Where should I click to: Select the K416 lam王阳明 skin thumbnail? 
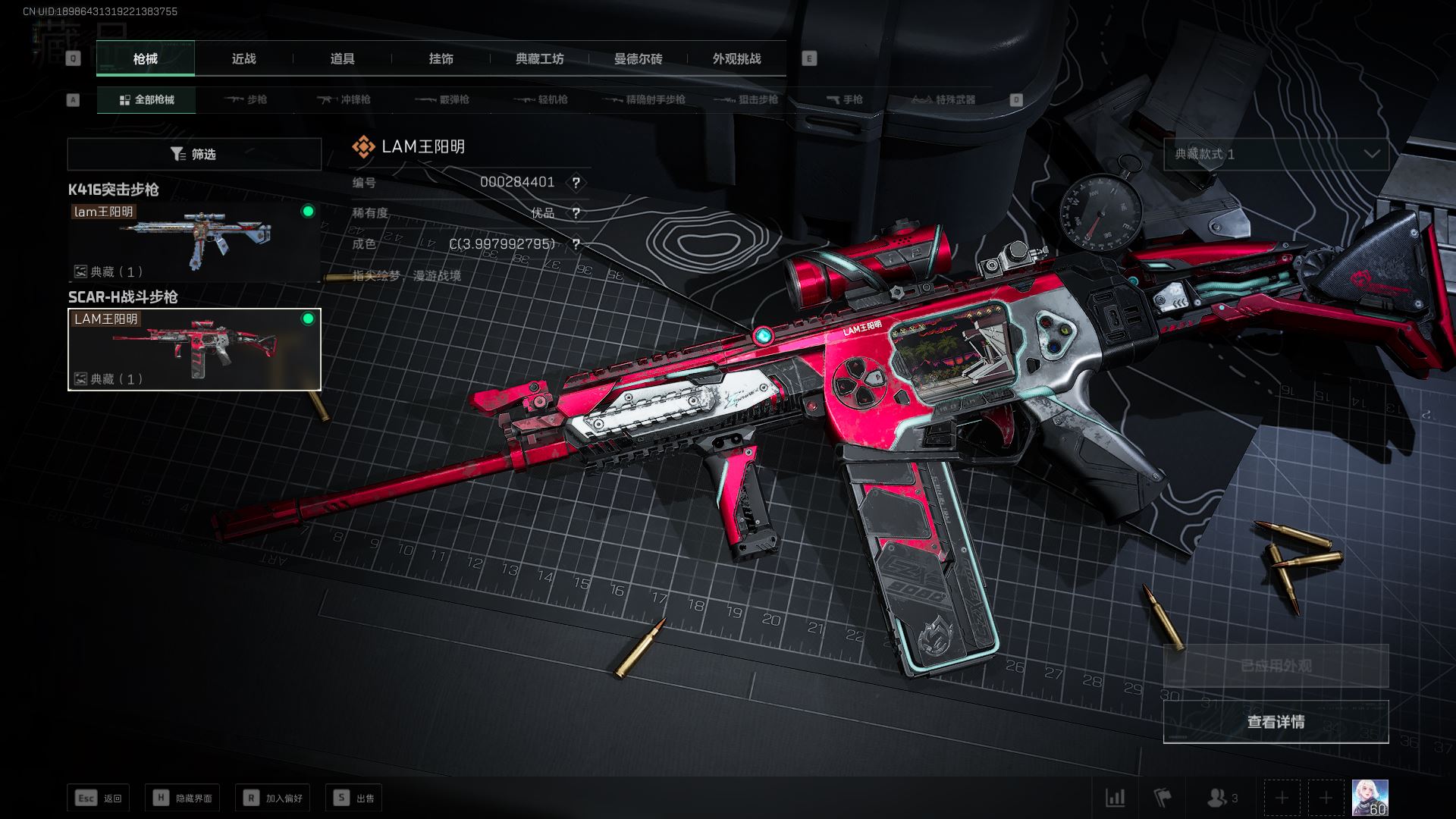pos(194,242)
